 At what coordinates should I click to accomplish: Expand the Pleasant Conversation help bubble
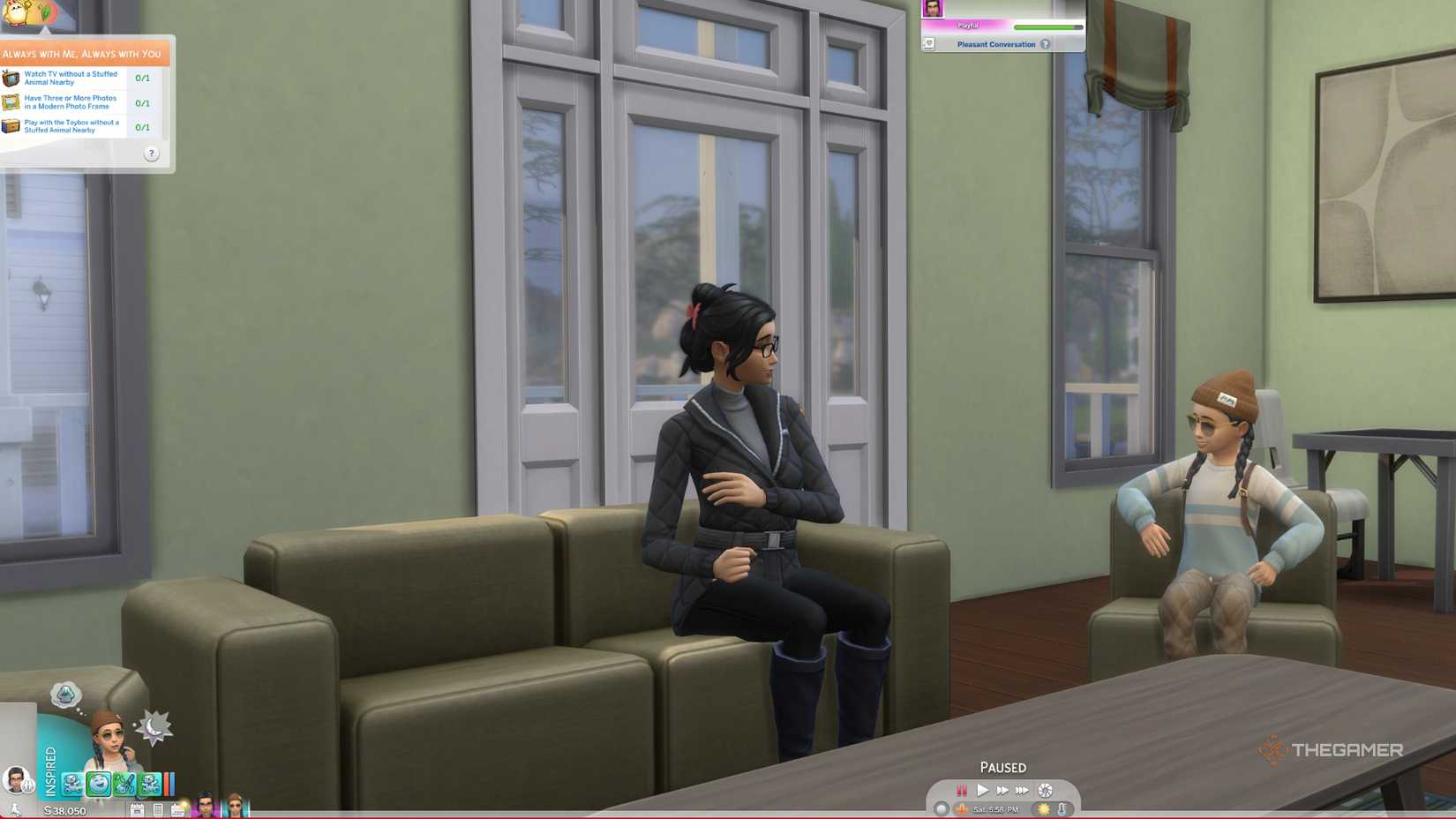click(1046, 44)
